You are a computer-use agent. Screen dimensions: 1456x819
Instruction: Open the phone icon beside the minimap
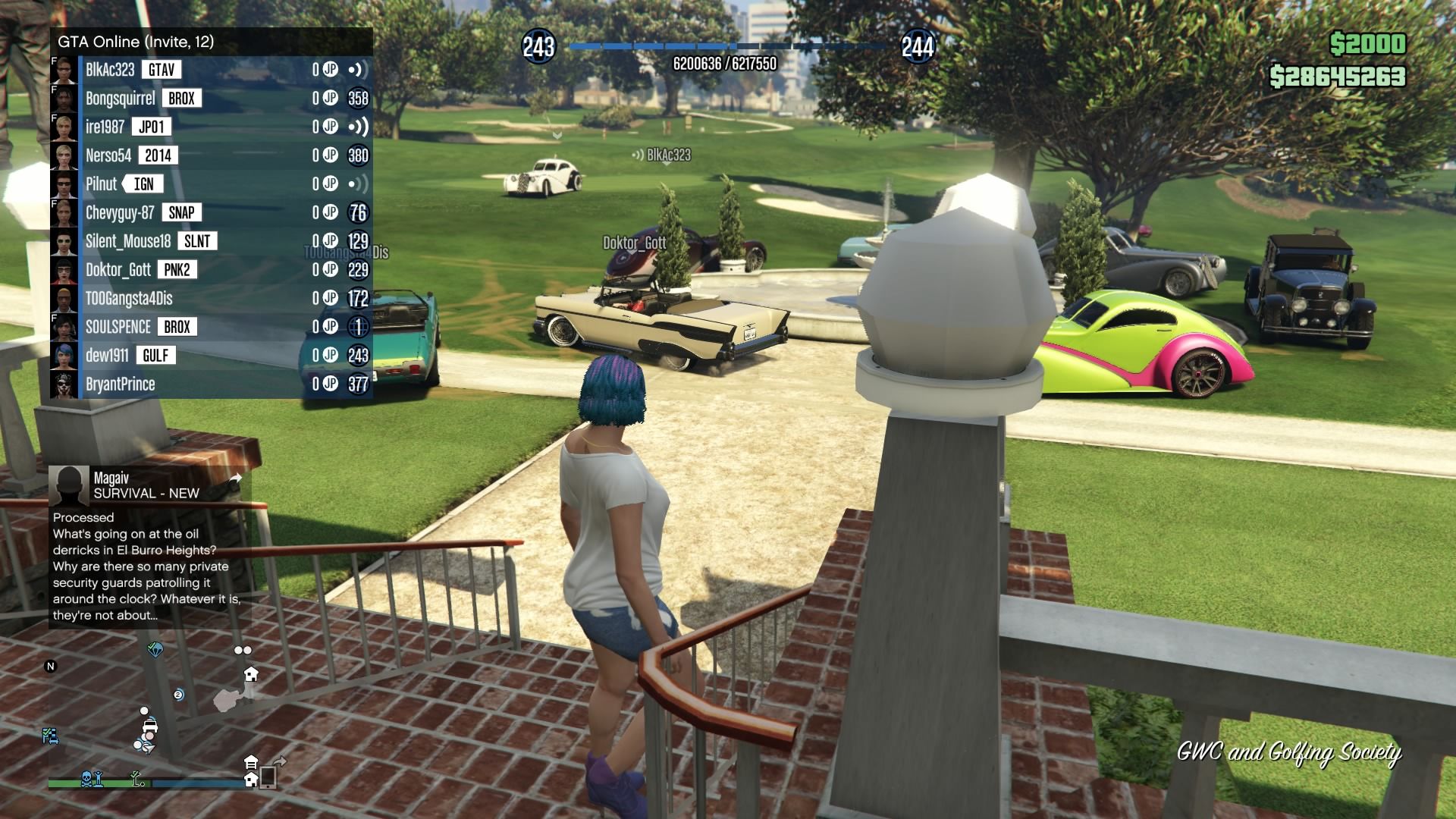pyautogui.click(x=268, y=778)
